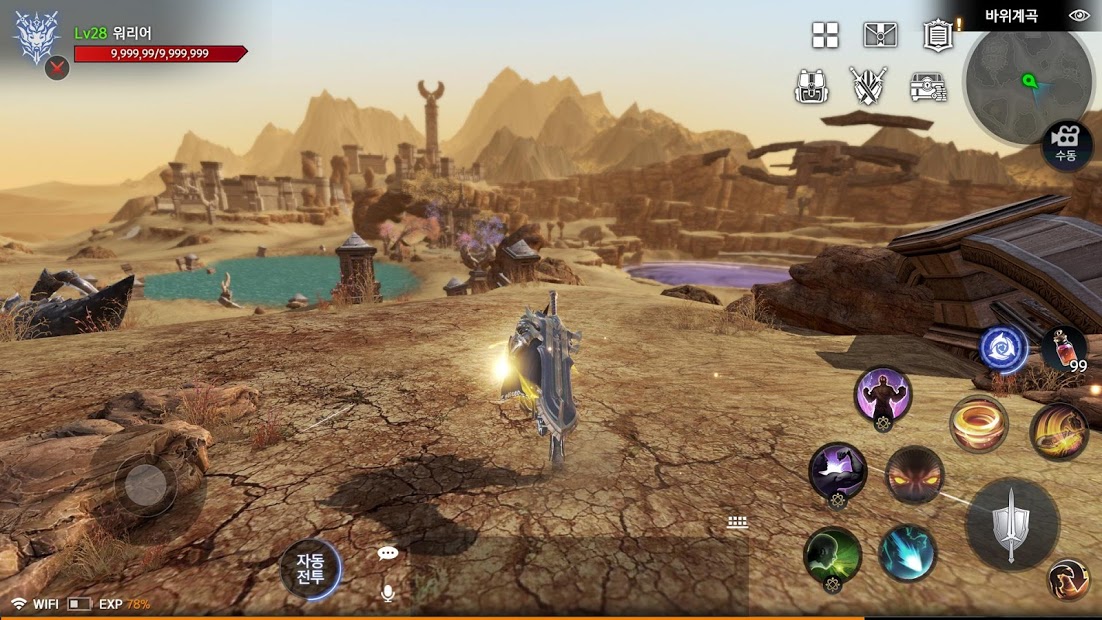
Task: Activate the glowing-eyes dark face skill
Action: pos(914,475)
